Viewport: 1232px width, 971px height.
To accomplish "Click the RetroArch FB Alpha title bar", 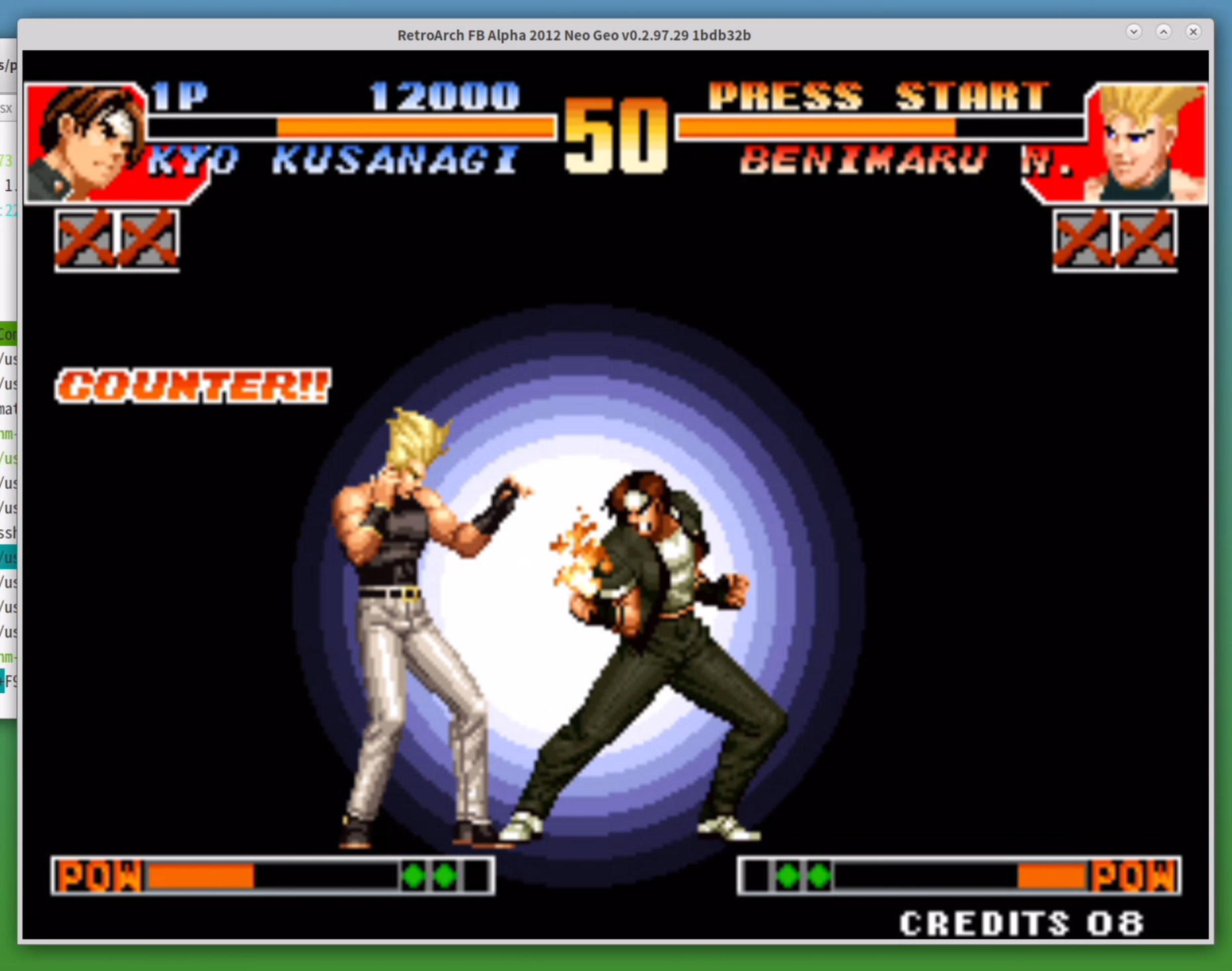I will pos(573,35).
